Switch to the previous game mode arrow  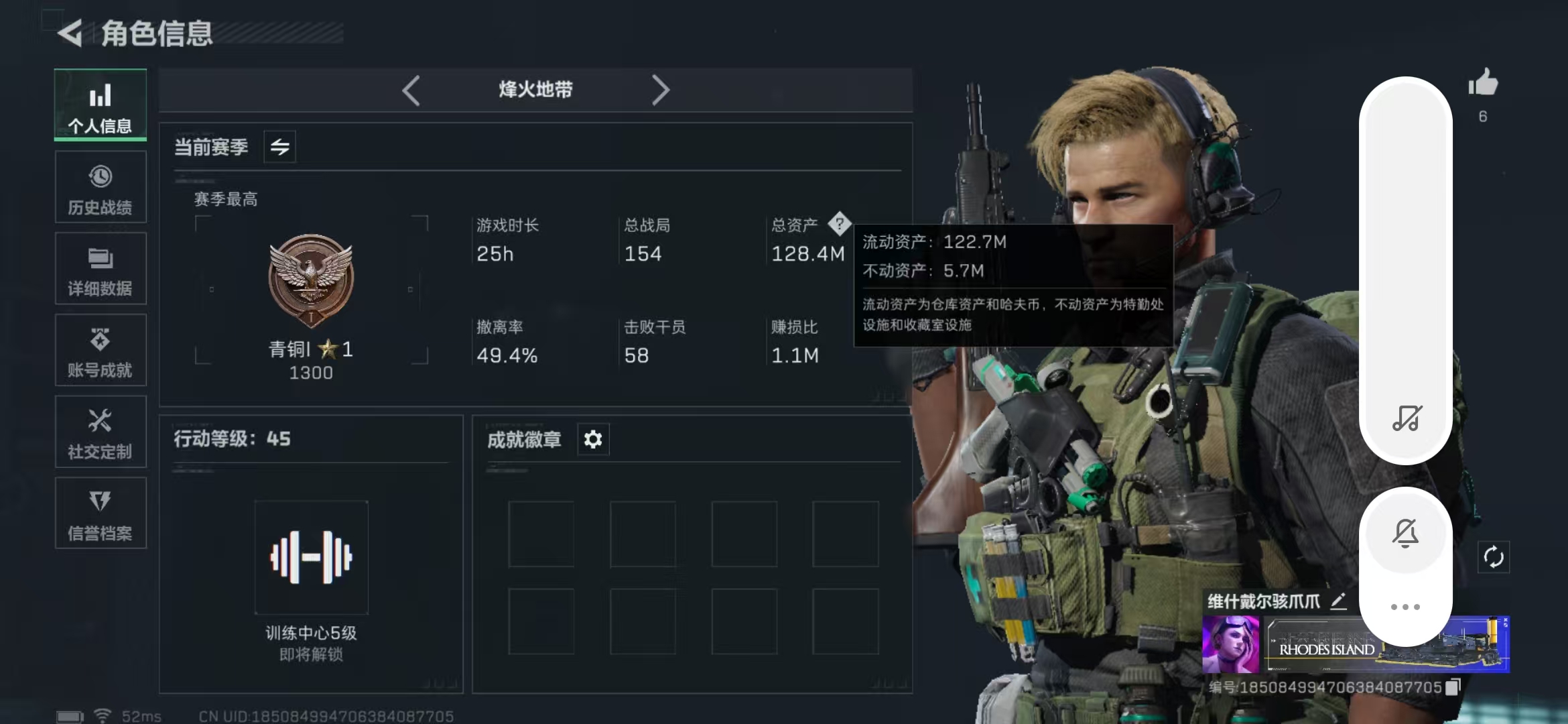(411, 90)
